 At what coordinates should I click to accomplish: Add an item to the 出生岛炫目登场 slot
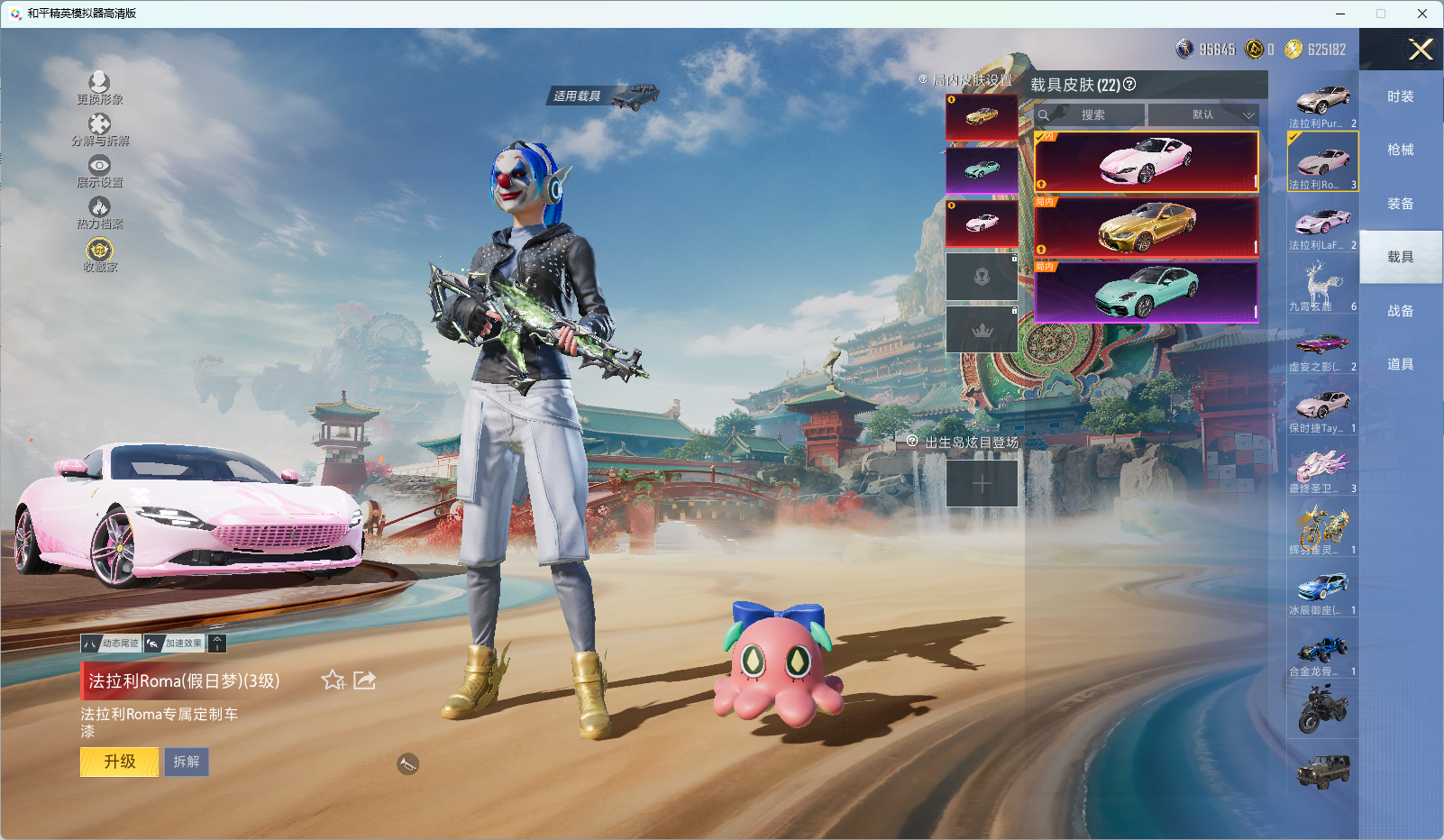(982, 483)
